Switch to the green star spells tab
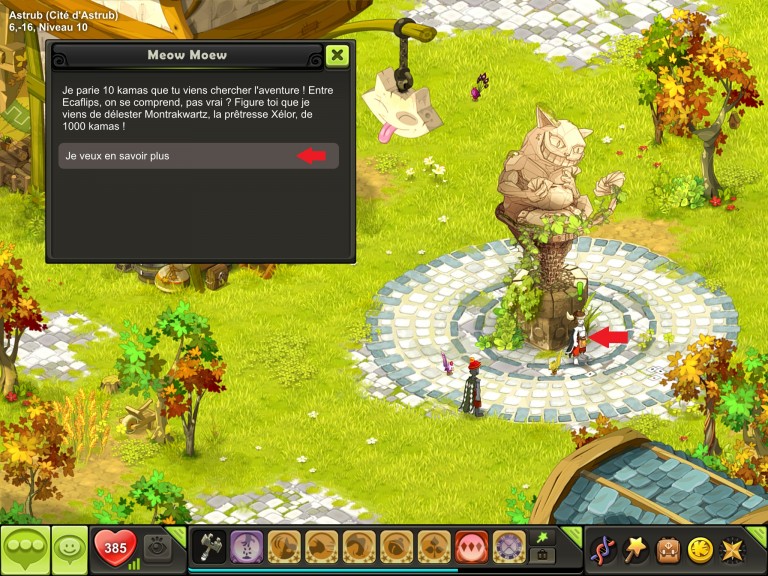 (542, 537)
